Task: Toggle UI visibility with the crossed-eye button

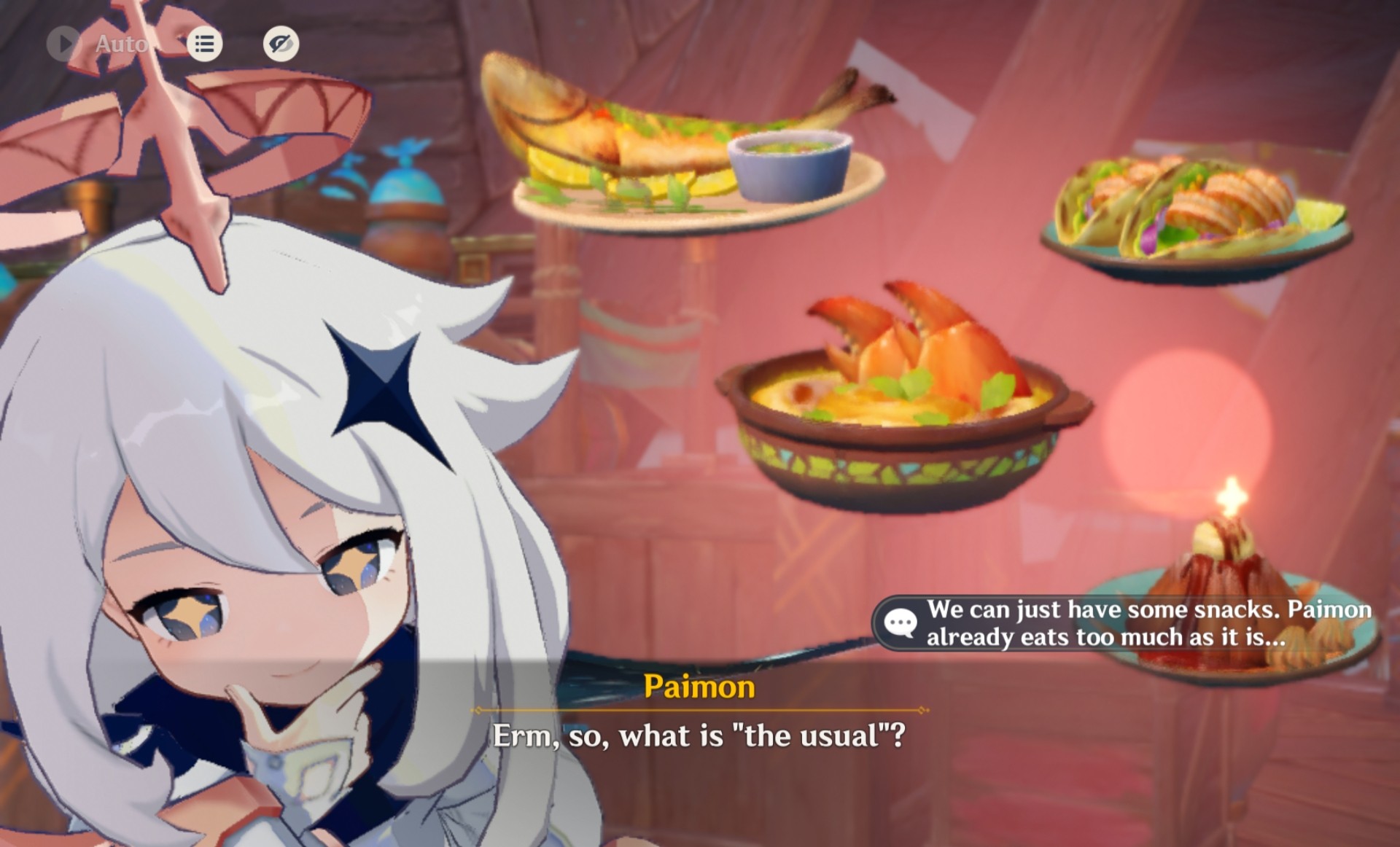Action: click(x=281, y=43)
